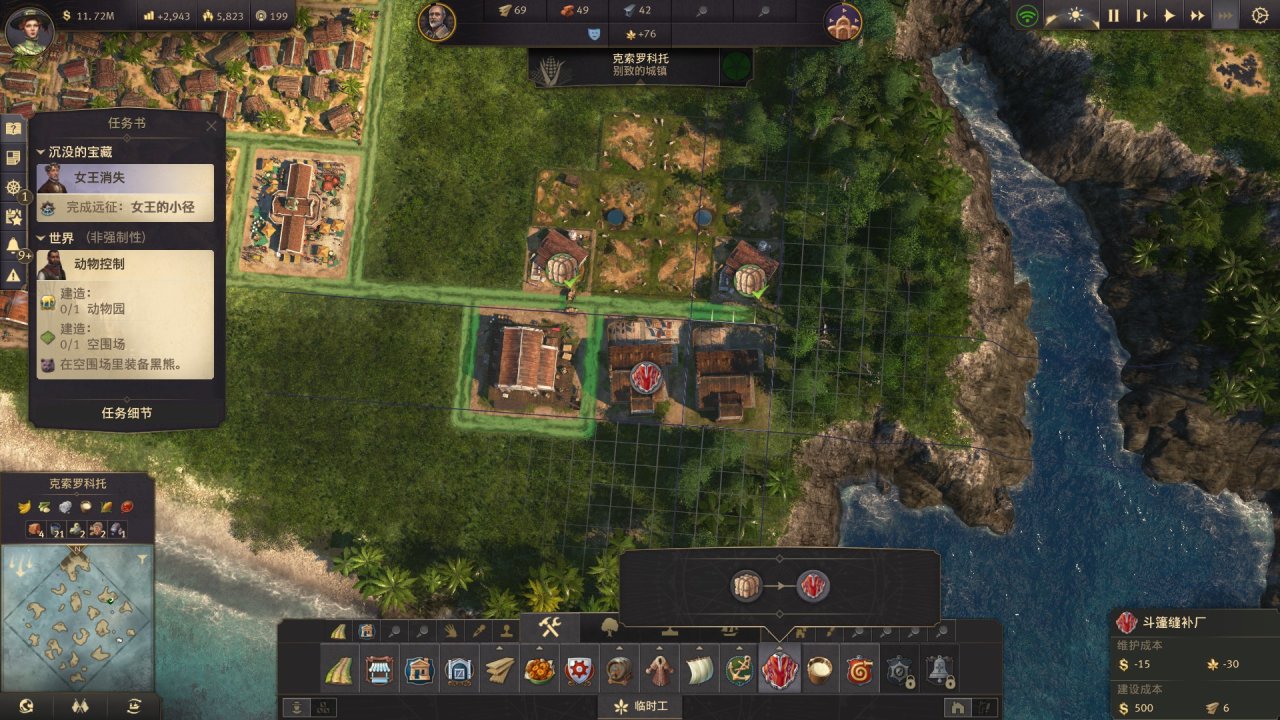Open the bell notifications sidebar icon
The height and width of the screenshot is (720, 1280).
coord(13,245)
